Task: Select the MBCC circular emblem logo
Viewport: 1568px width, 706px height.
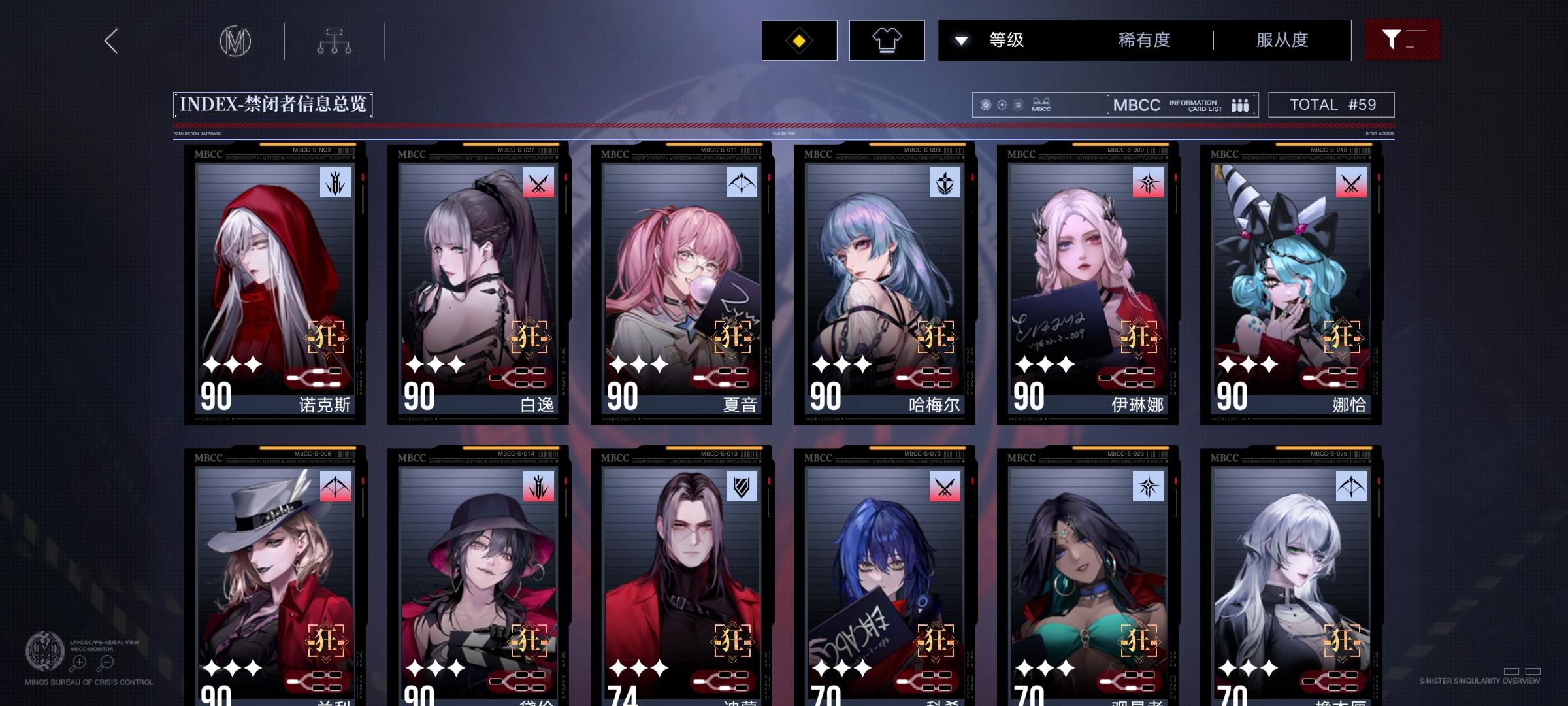Action: 235,41
